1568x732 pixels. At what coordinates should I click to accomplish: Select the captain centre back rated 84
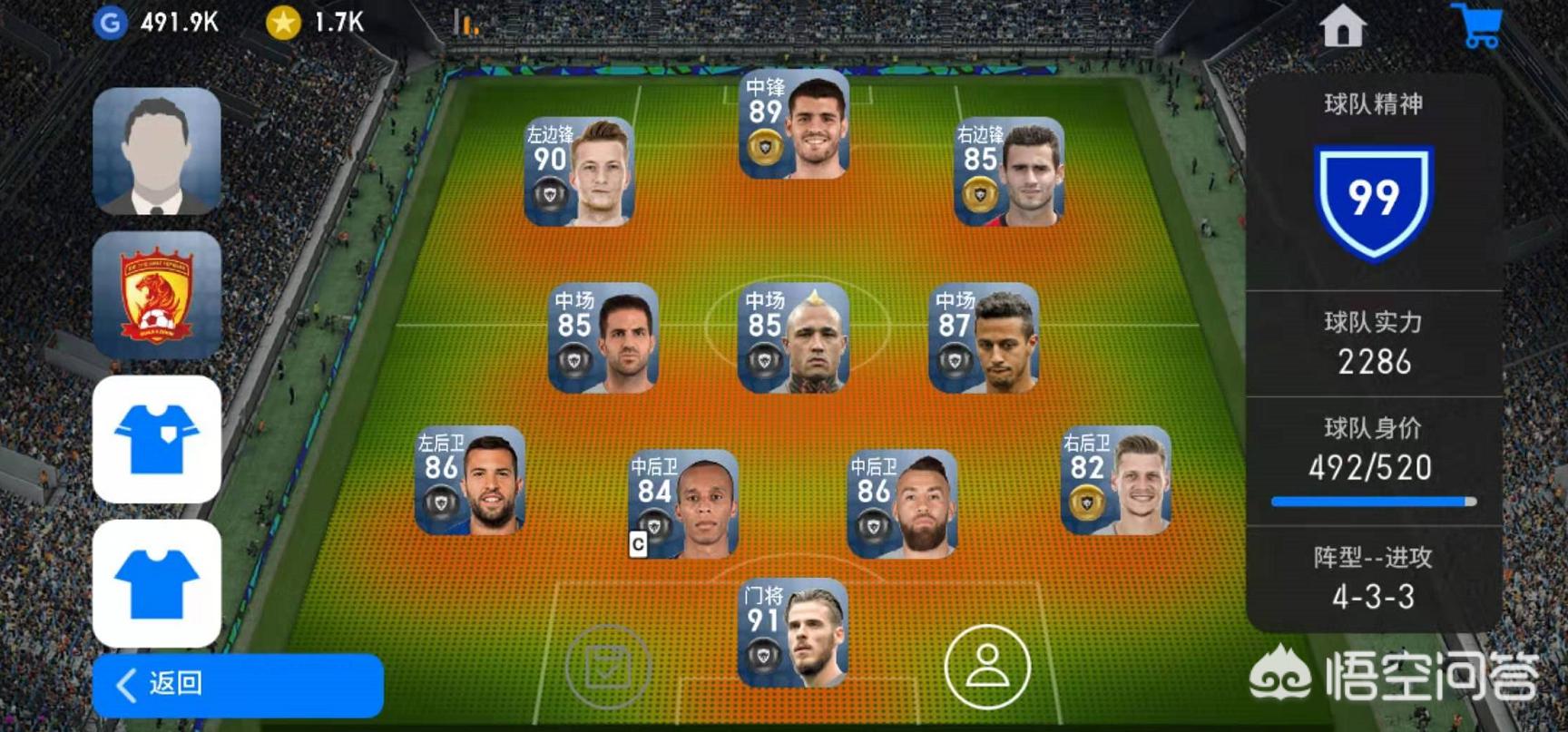click(x=684, y=503)
